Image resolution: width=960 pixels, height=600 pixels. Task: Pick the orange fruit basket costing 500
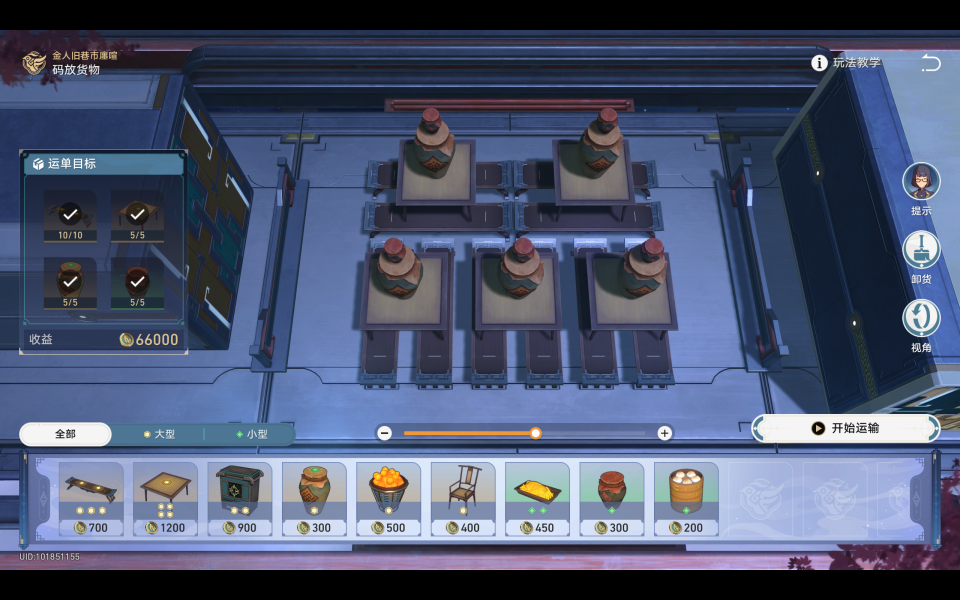[x=388, y=498]
